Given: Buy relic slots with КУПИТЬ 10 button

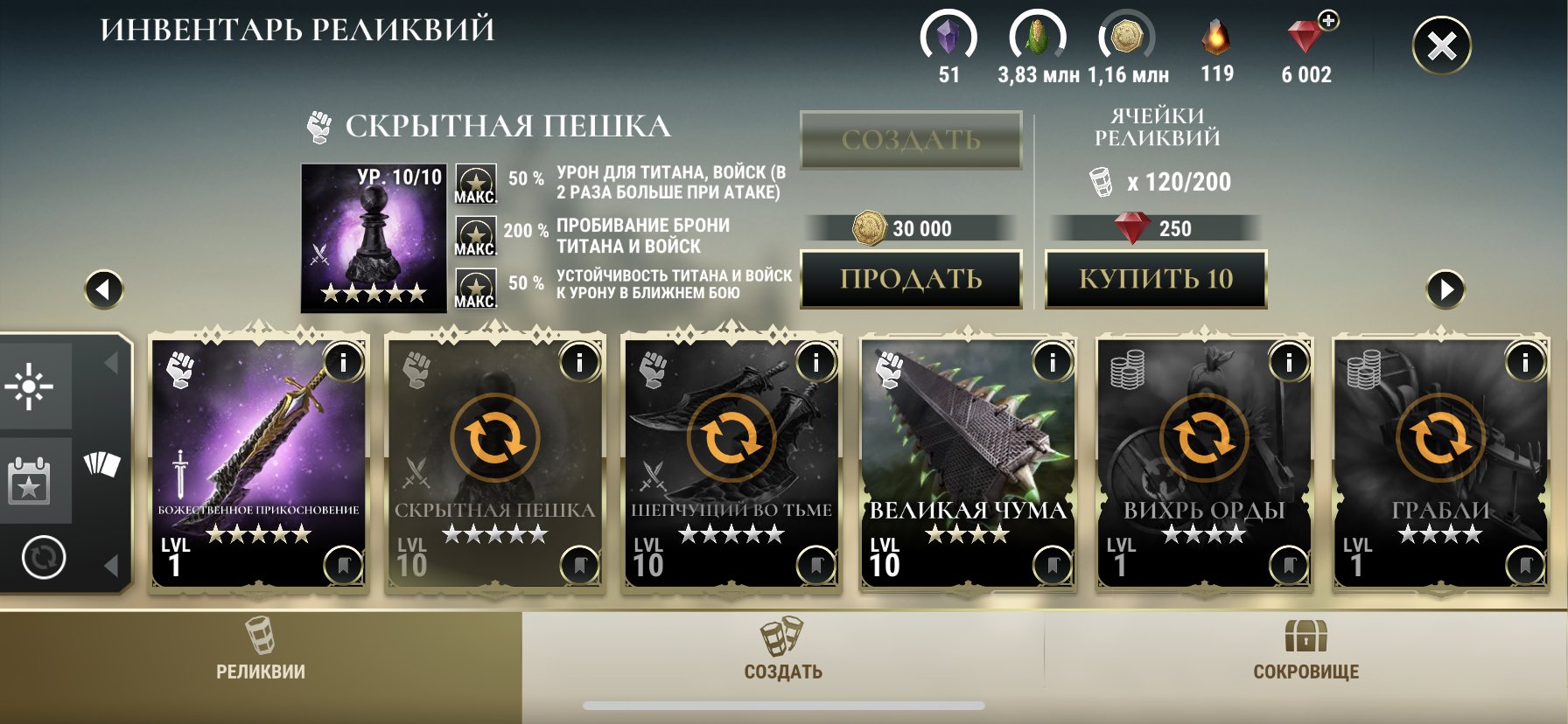Looking at the screenshot, I should (1156, 281).
